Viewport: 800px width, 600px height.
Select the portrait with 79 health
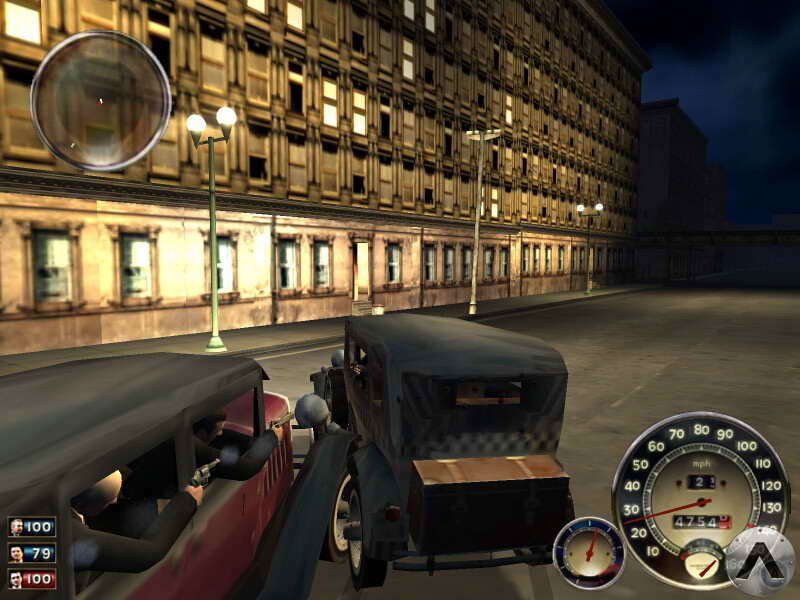17,553
